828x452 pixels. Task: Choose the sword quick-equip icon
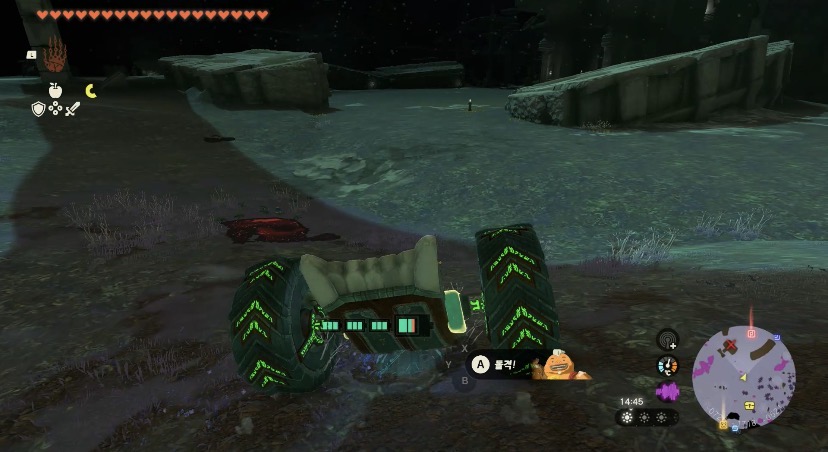click(72, 108)
